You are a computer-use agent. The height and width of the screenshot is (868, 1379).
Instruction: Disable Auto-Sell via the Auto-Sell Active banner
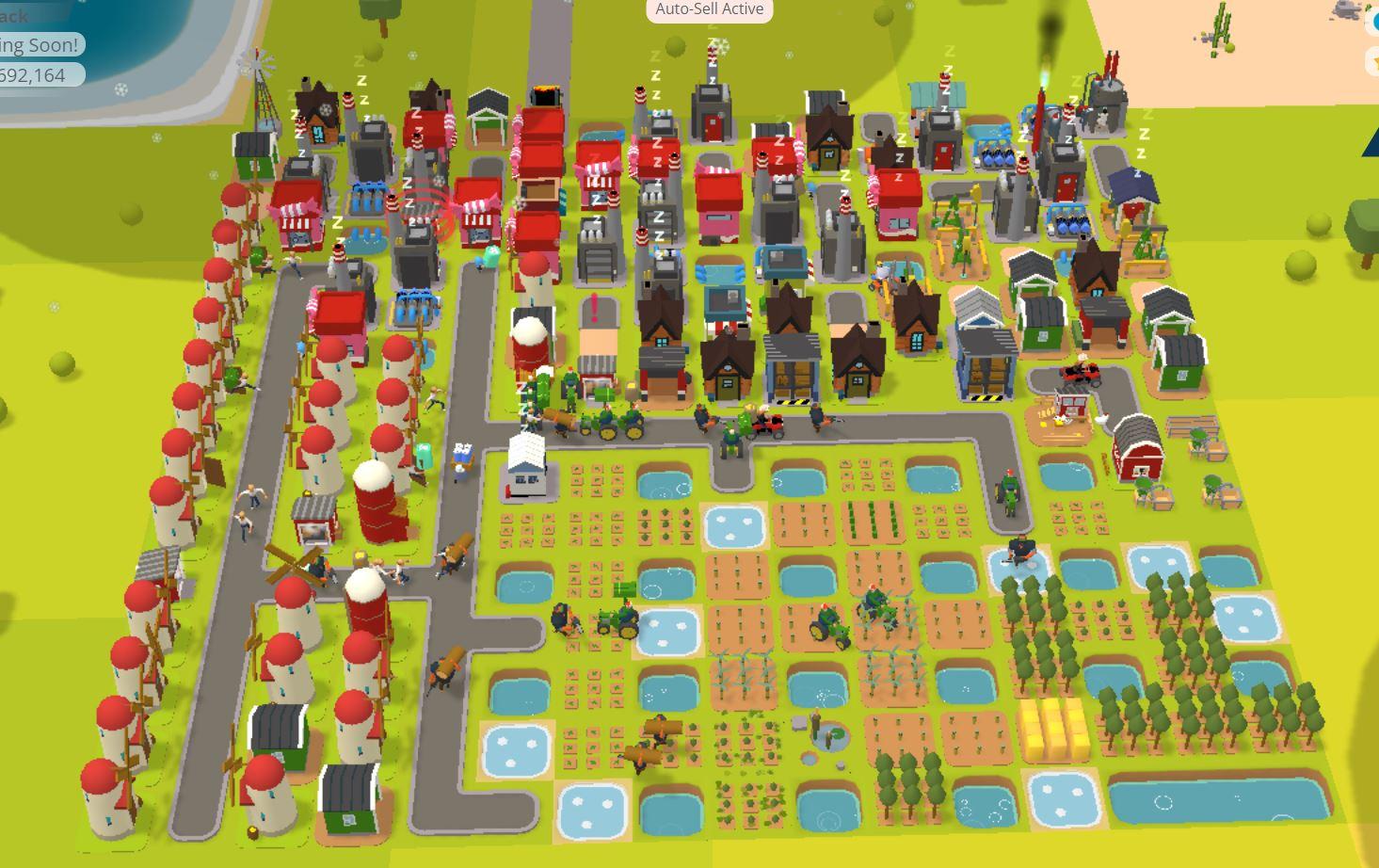[x=708, y=10]
